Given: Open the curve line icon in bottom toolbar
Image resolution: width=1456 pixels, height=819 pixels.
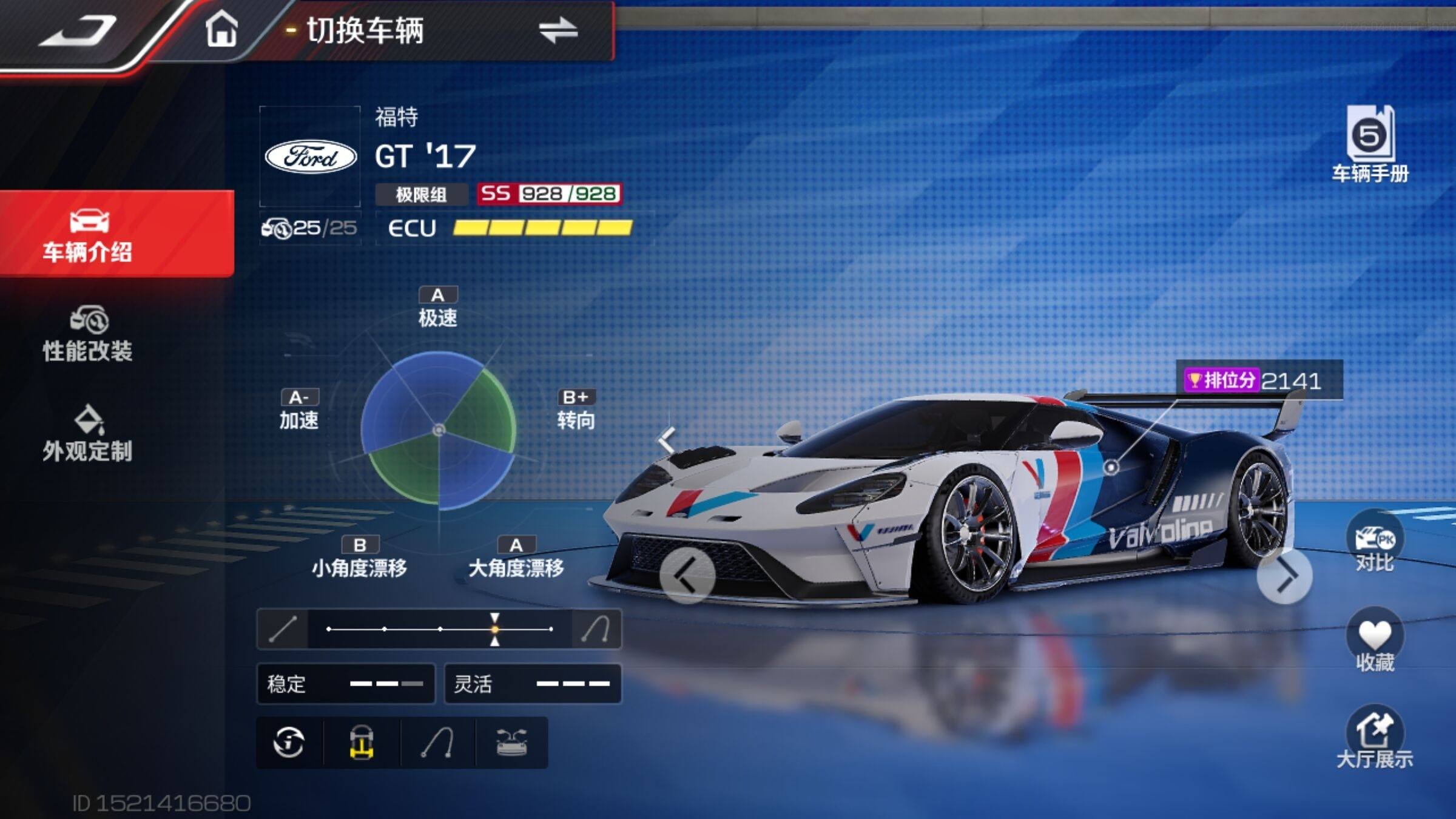Looking at the screenshot, I should coord(438,743).
